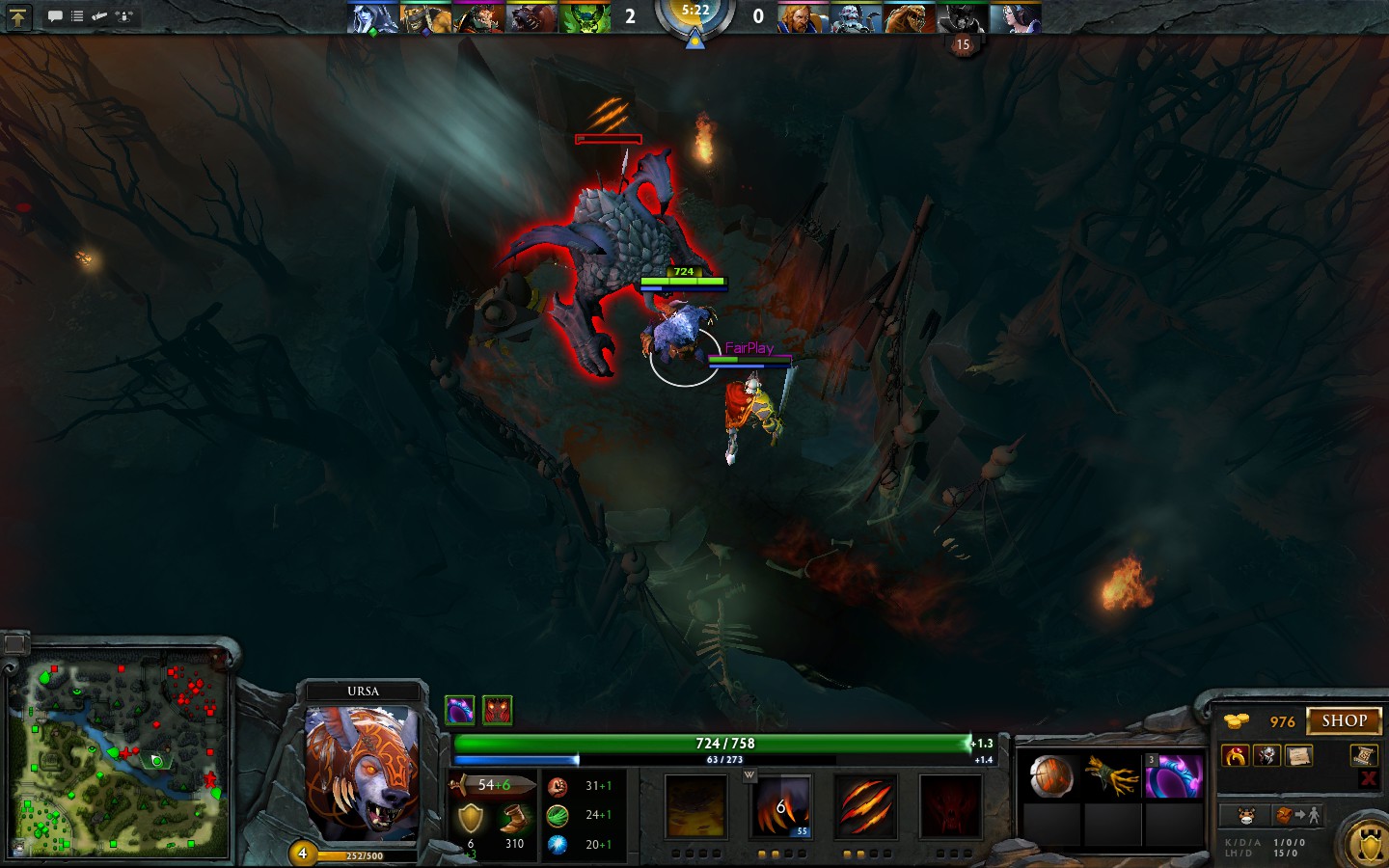Image resolution: width=1389 pixels, height=868 pixels.
Task: Click the purple Ring item with 3 charges
Action: 1174,776
